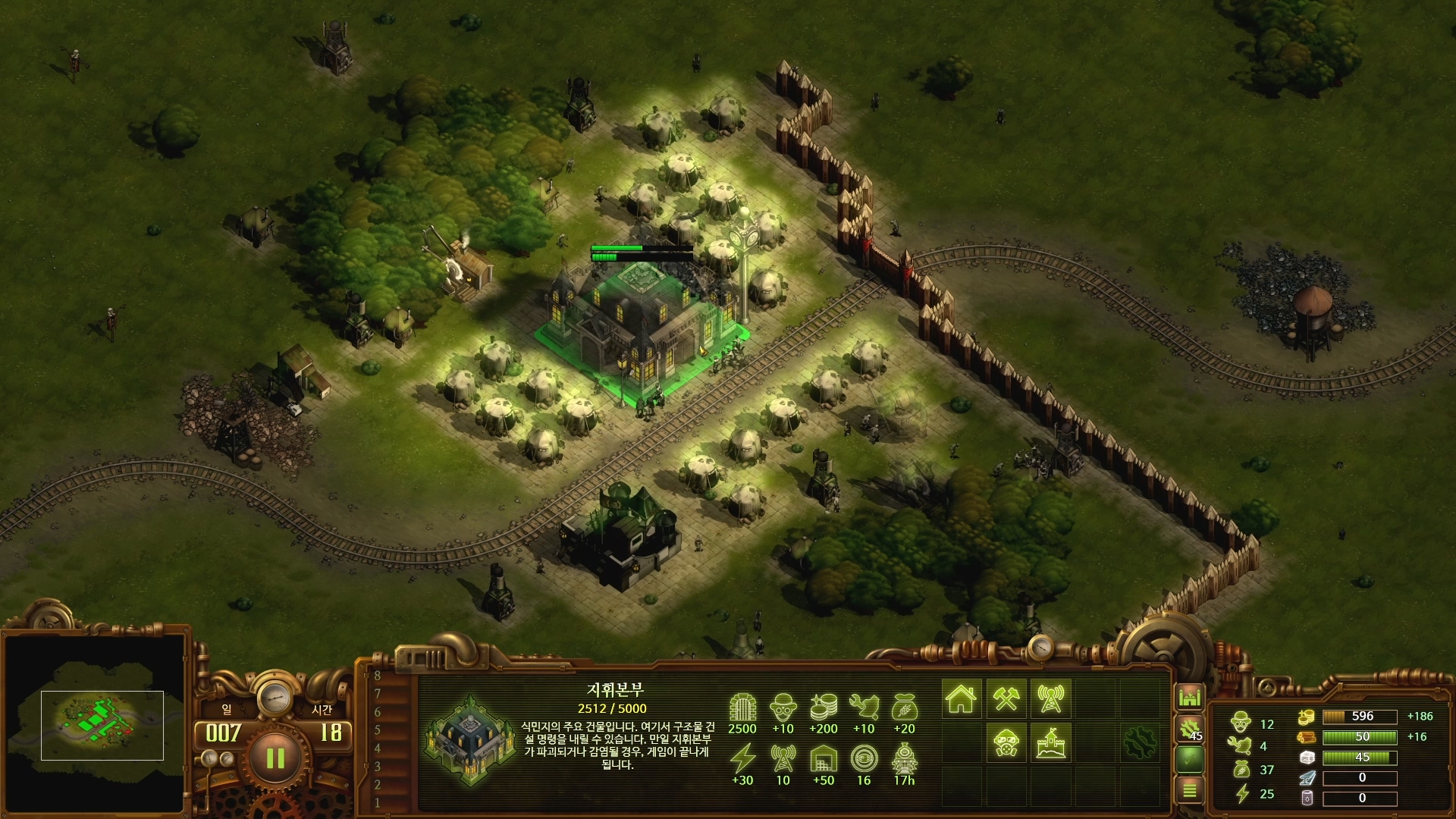Open the gas mask soldier military category
Image resolution: width=1456 pixels, height=819 pixels.
coord(1006,742)
